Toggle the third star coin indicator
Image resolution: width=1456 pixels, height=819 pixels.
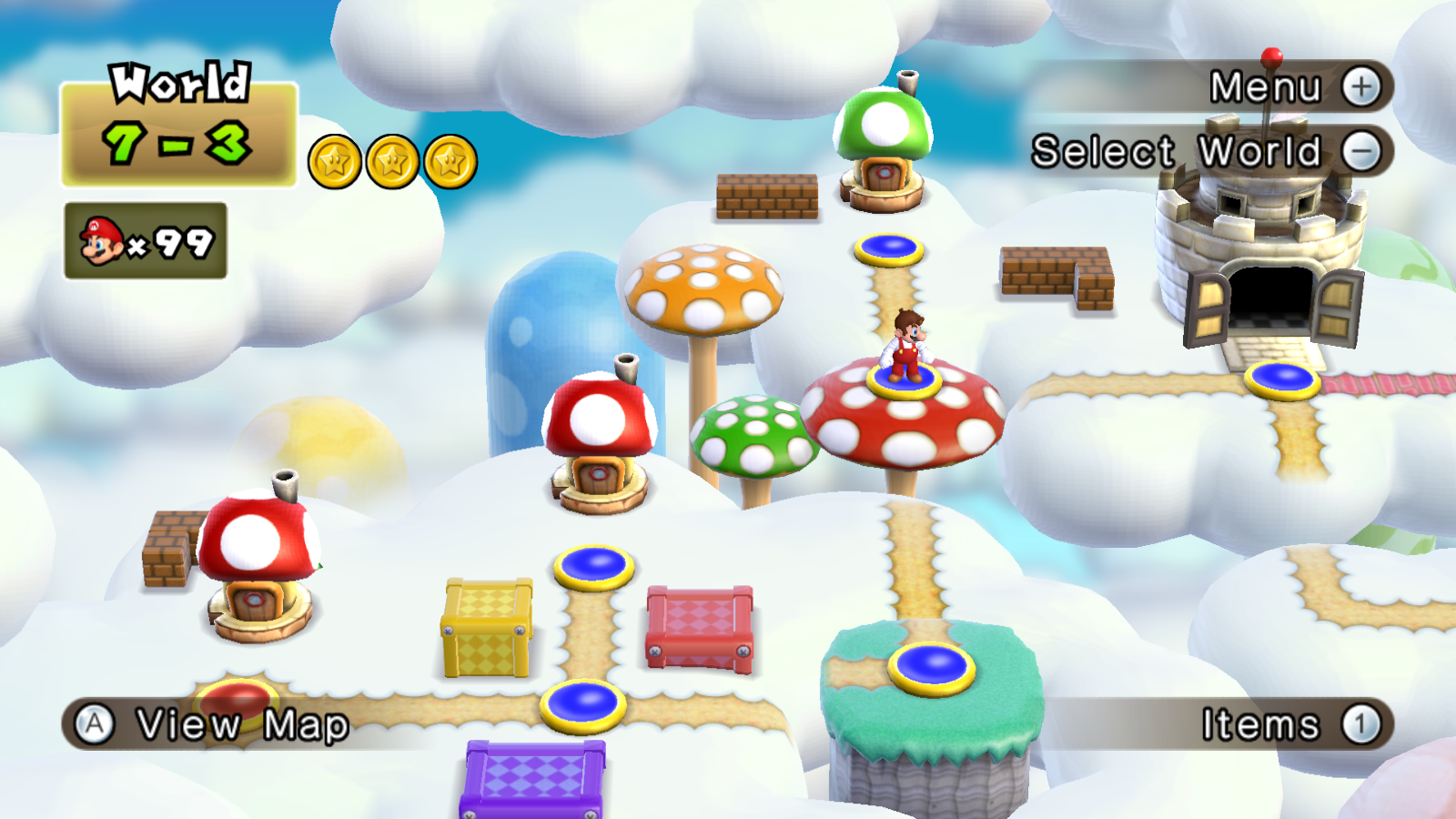click(452, 160)
